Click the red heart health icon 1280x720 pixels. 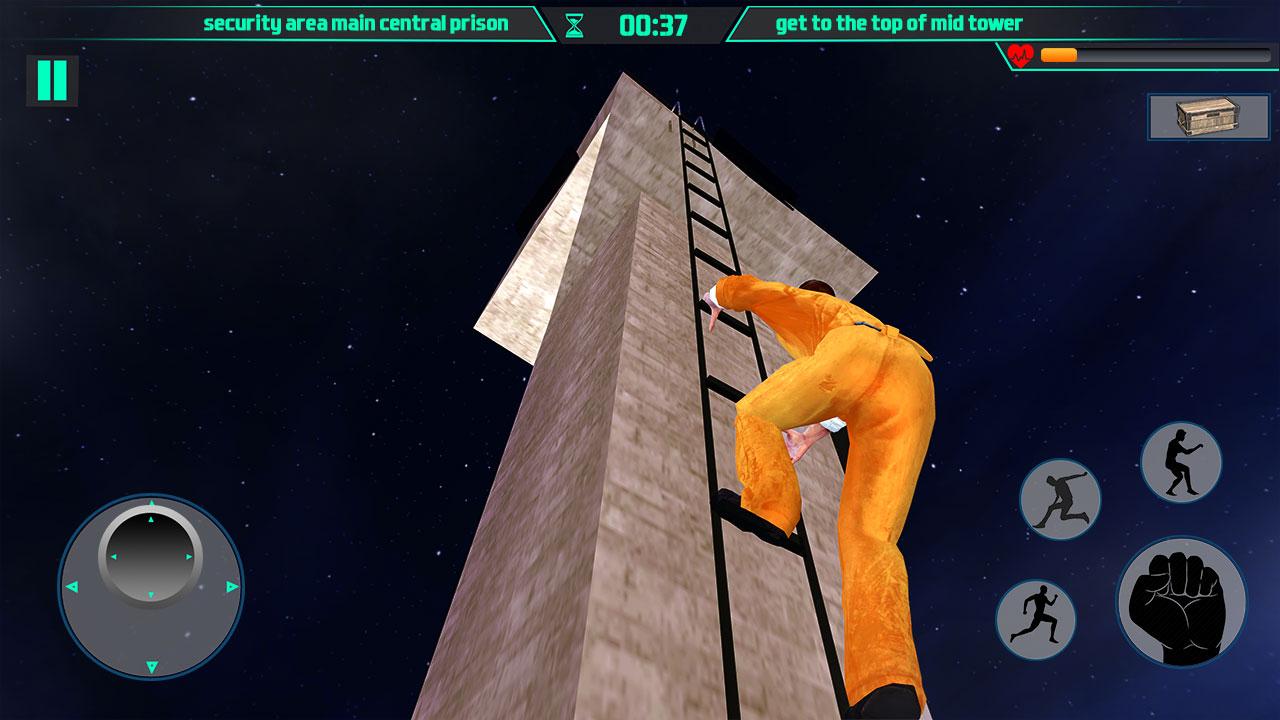pyautogui.click(x=1021, y=55)
